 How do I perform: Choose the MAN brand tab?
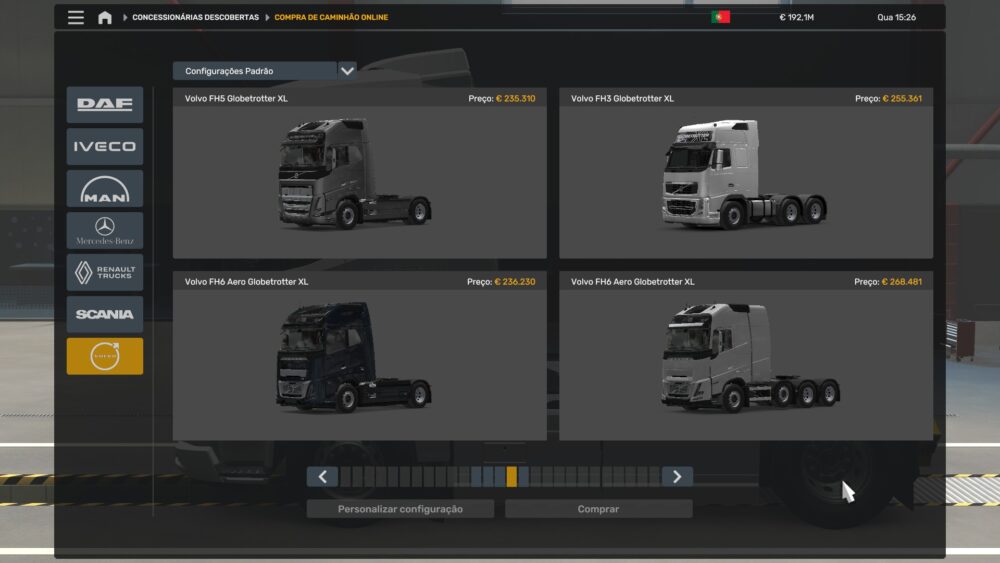(x=105, y=189)
